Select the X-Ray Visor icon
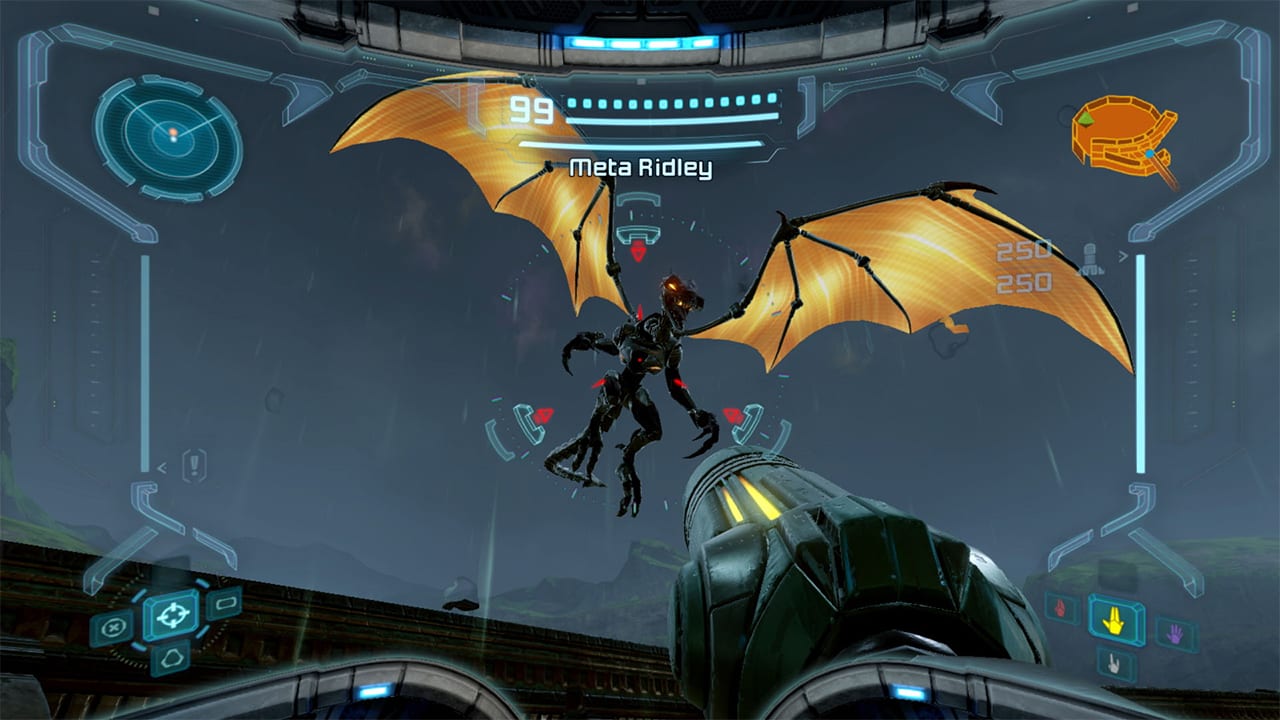The height and width of the screenshot is (720, 1280). pos(172,657)
